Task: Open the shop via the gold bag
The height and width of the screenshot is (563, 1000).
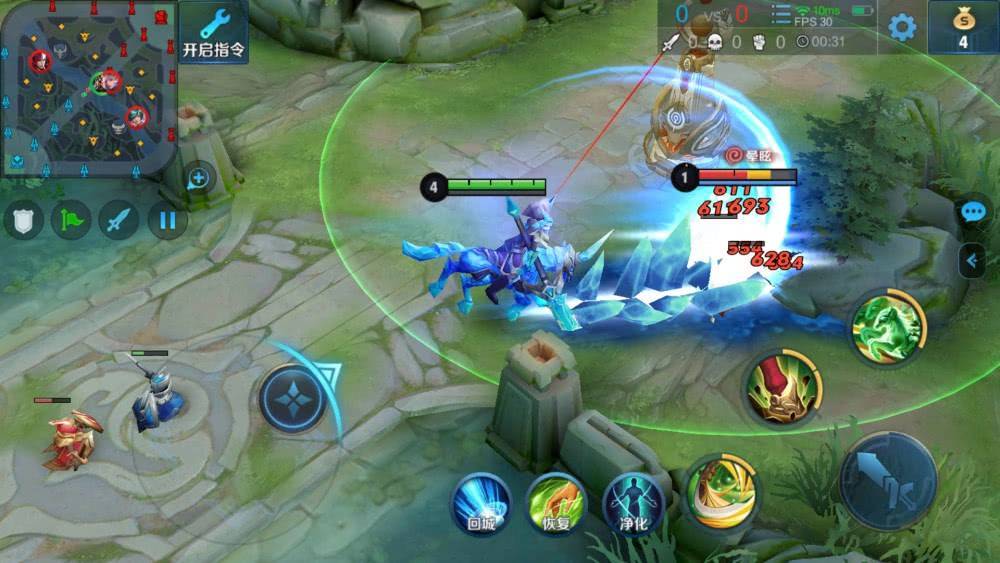Action: pyautogui.click(x=963, y=27)
